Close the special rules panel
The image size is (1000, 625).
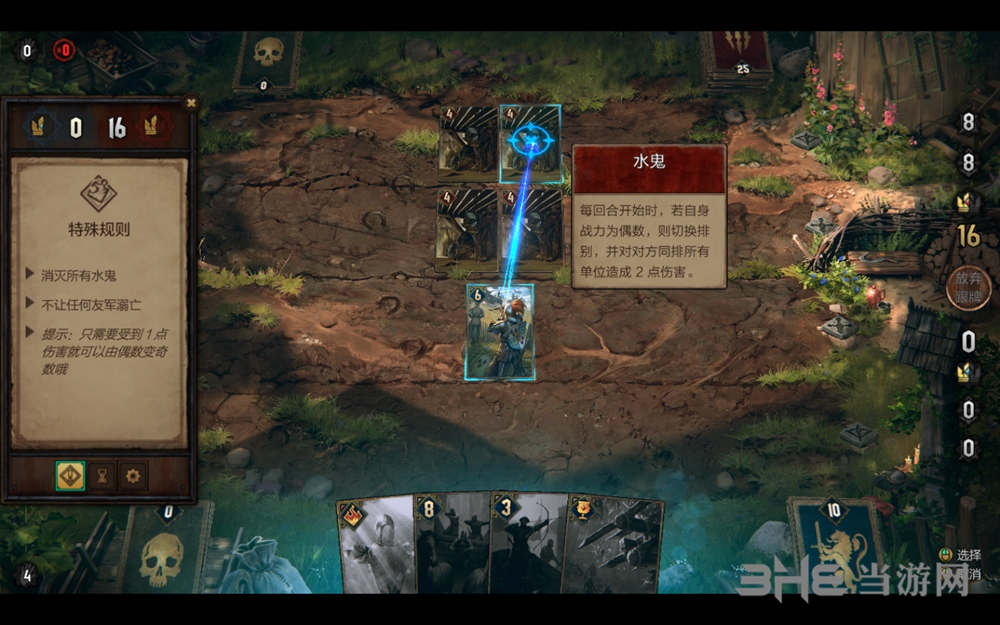coord(190,102)
